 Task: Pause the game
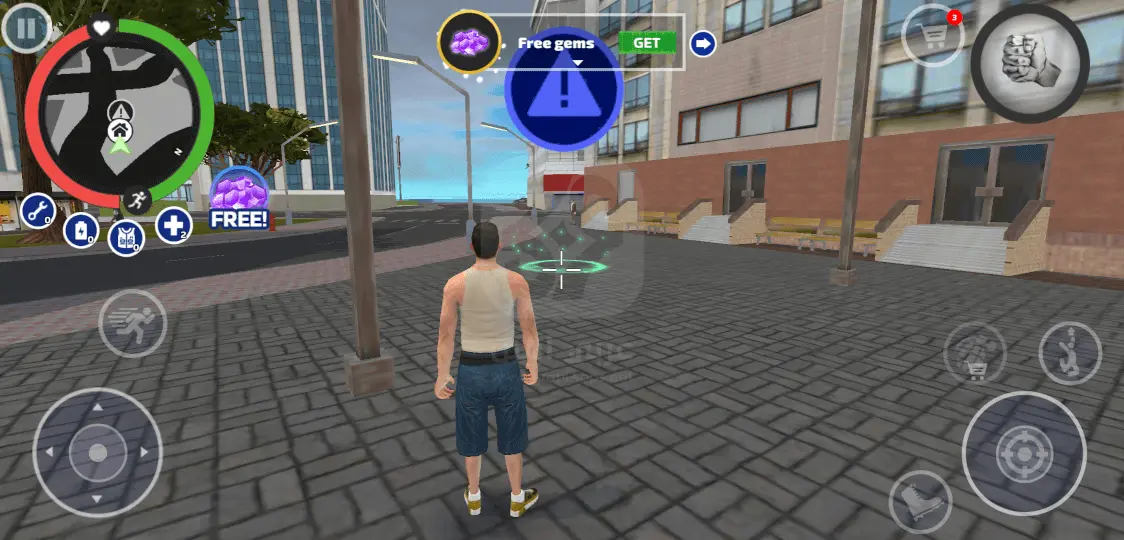(x=26, y=29)
